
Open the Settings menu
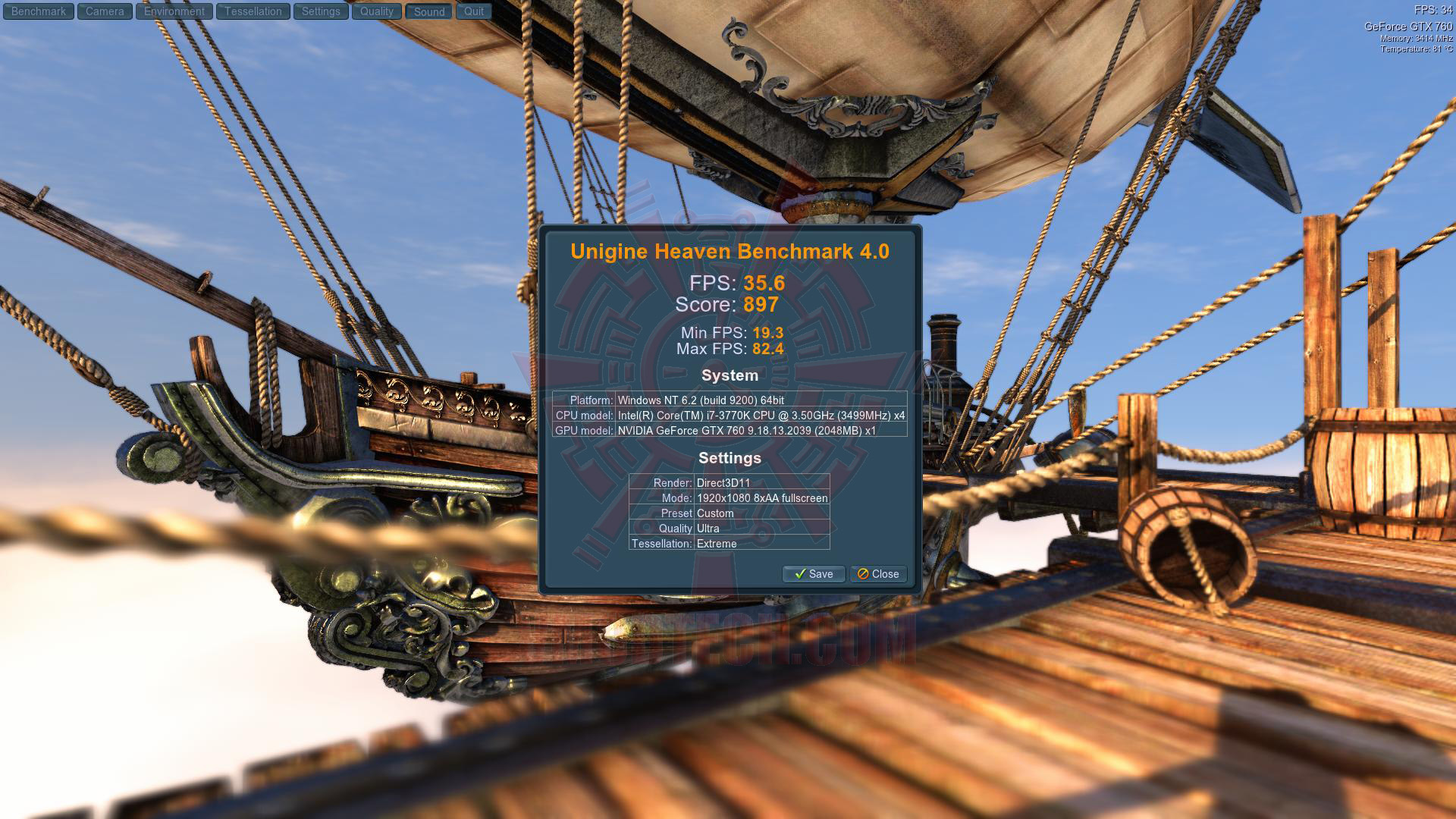(321, 11)
